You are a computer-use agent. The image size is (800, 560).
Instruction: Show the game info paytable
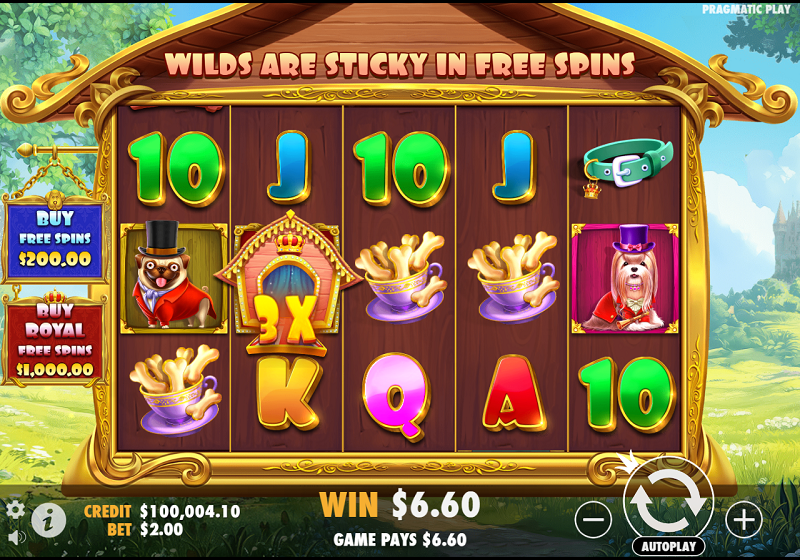tap(48, 519)
